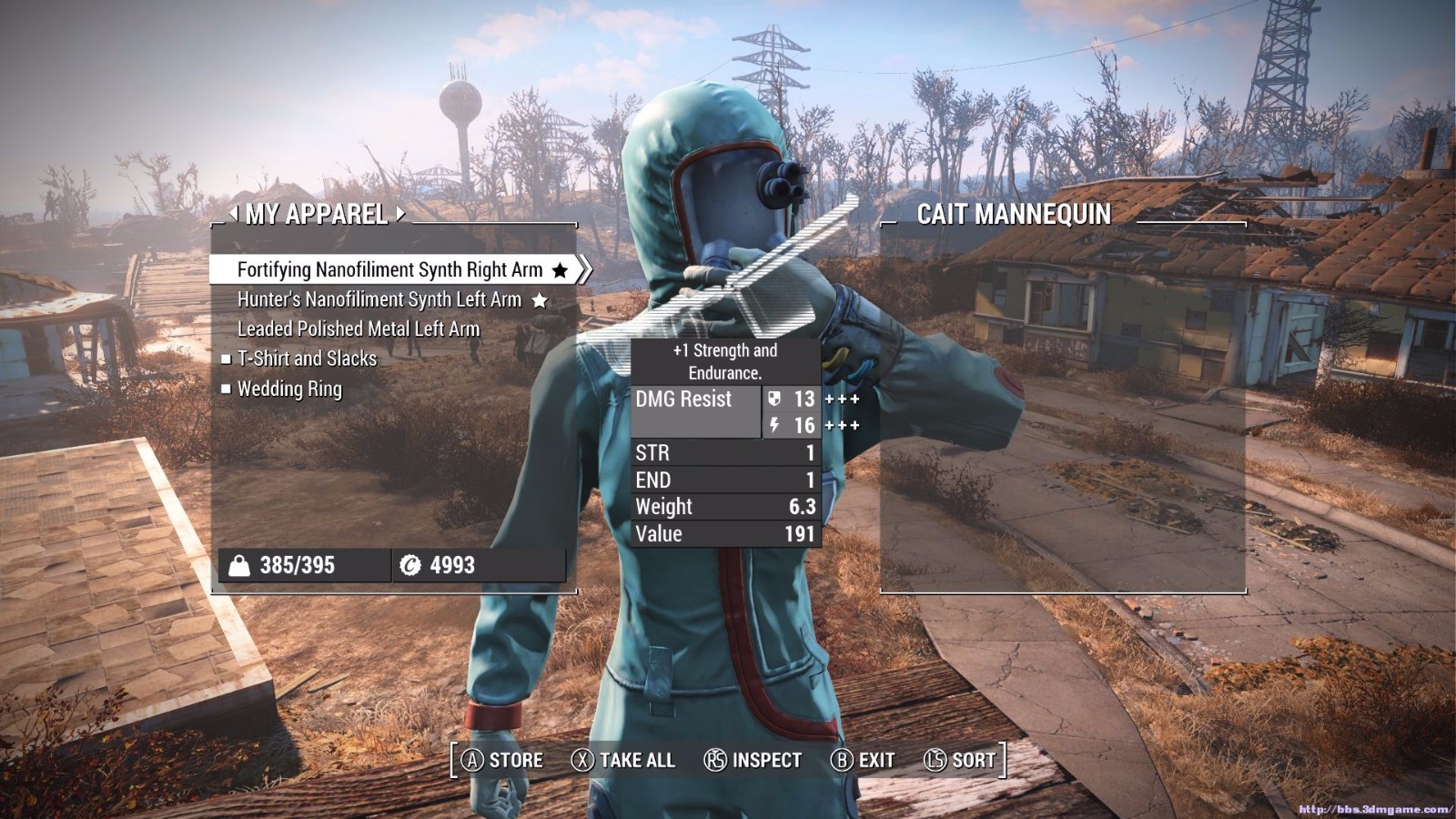
Task: Switch apparel category with right arrow
Action: coord(400,213)
